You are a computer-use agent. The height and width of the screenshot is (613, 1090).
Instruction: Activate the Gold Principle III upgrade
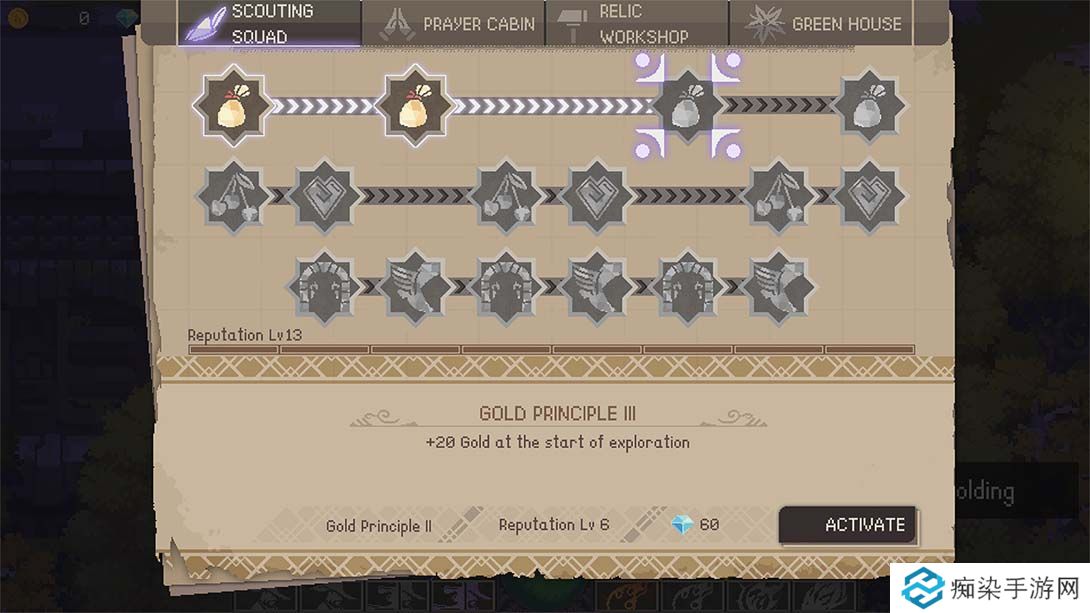[848, 525]
